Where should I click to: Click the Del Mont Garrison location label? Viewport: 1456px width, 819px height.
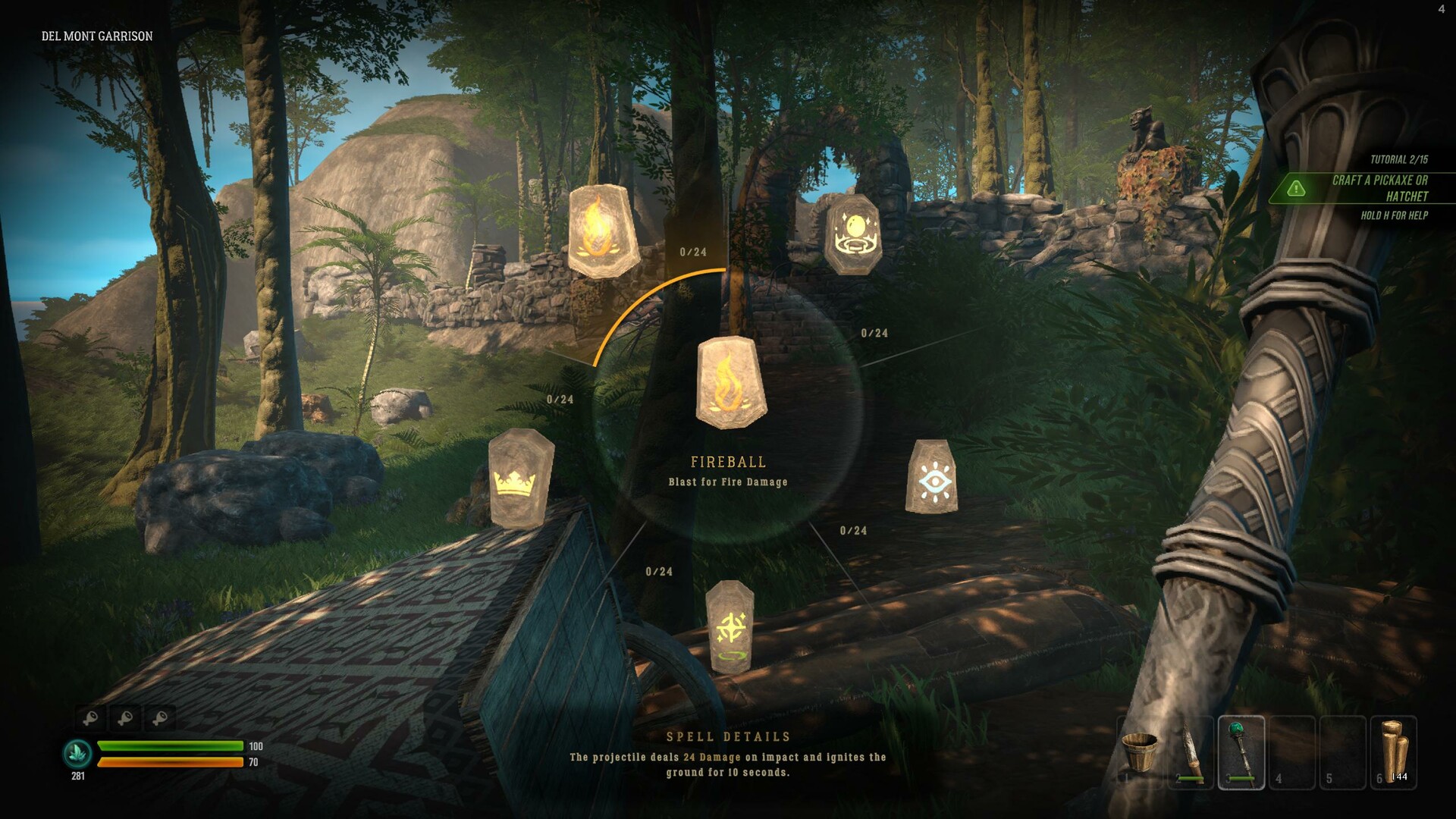coord(96,35)
